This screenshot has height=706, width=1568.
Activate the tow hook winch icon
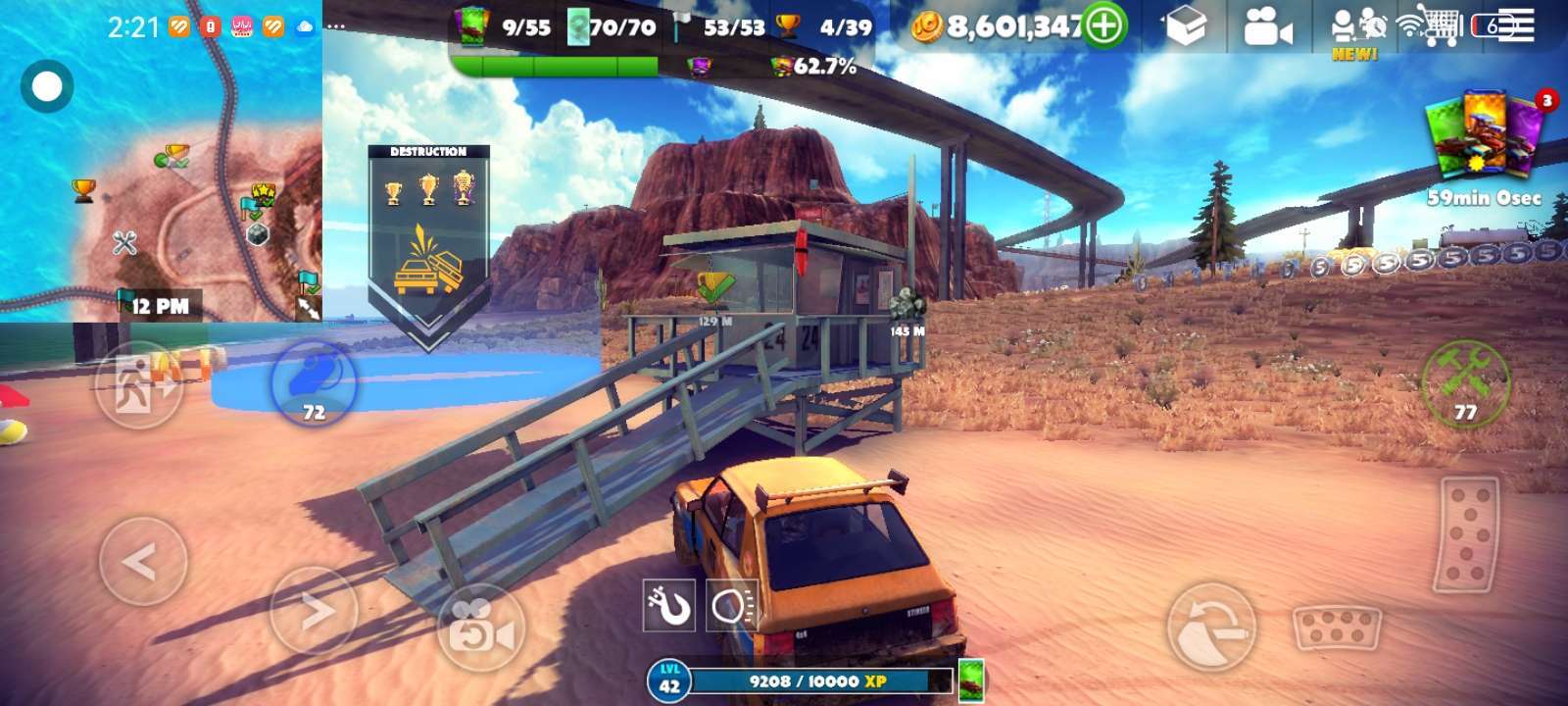(x=668, y=605)
